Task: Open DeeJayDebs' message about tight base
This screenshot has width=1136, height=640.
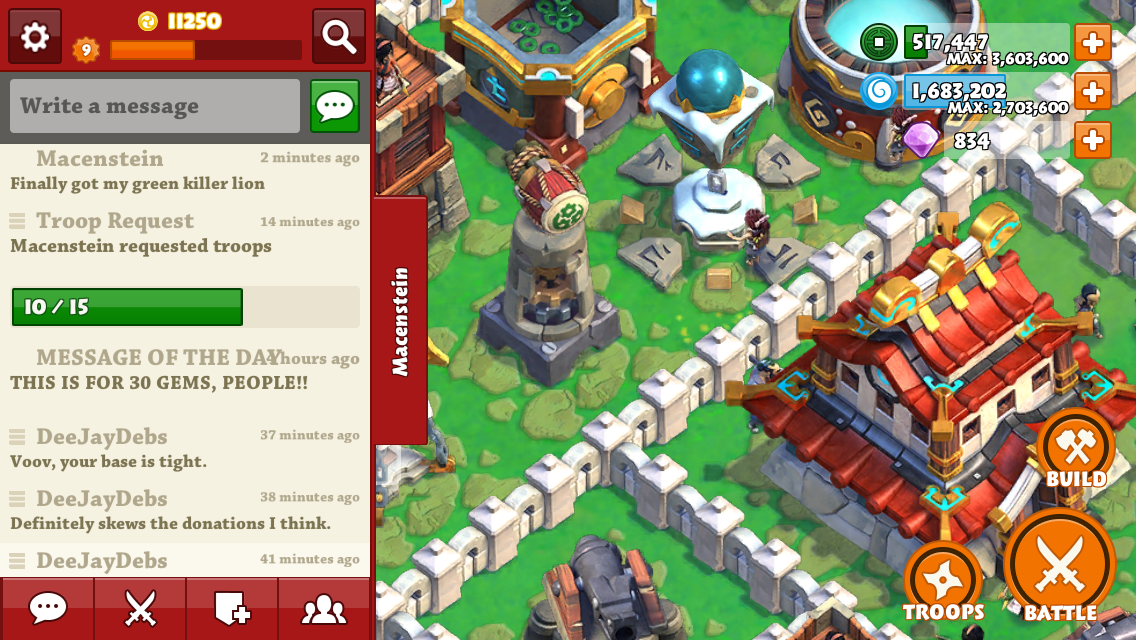Action: (x=108, y=461)
